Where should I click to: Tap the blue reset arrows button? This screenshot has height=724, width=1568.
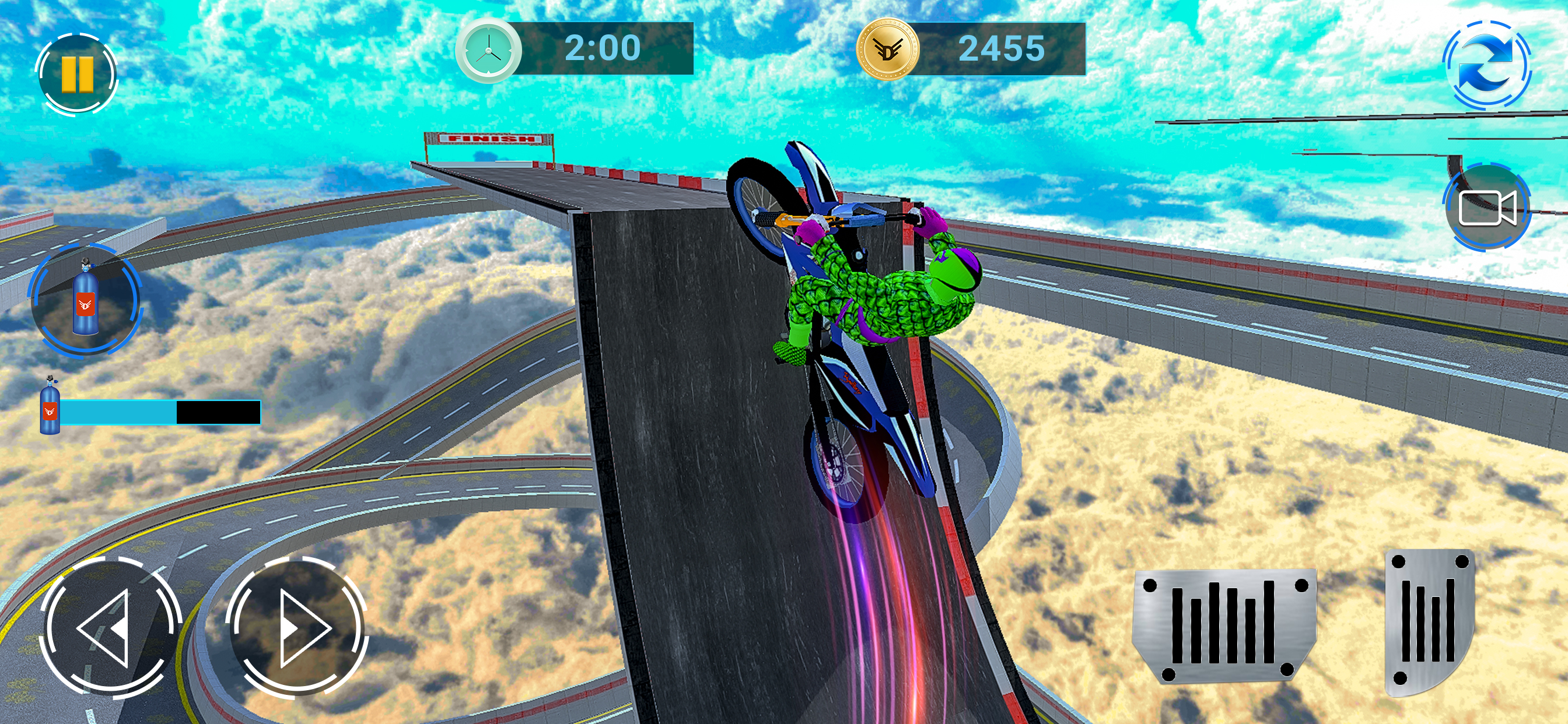pos(1486,65)
